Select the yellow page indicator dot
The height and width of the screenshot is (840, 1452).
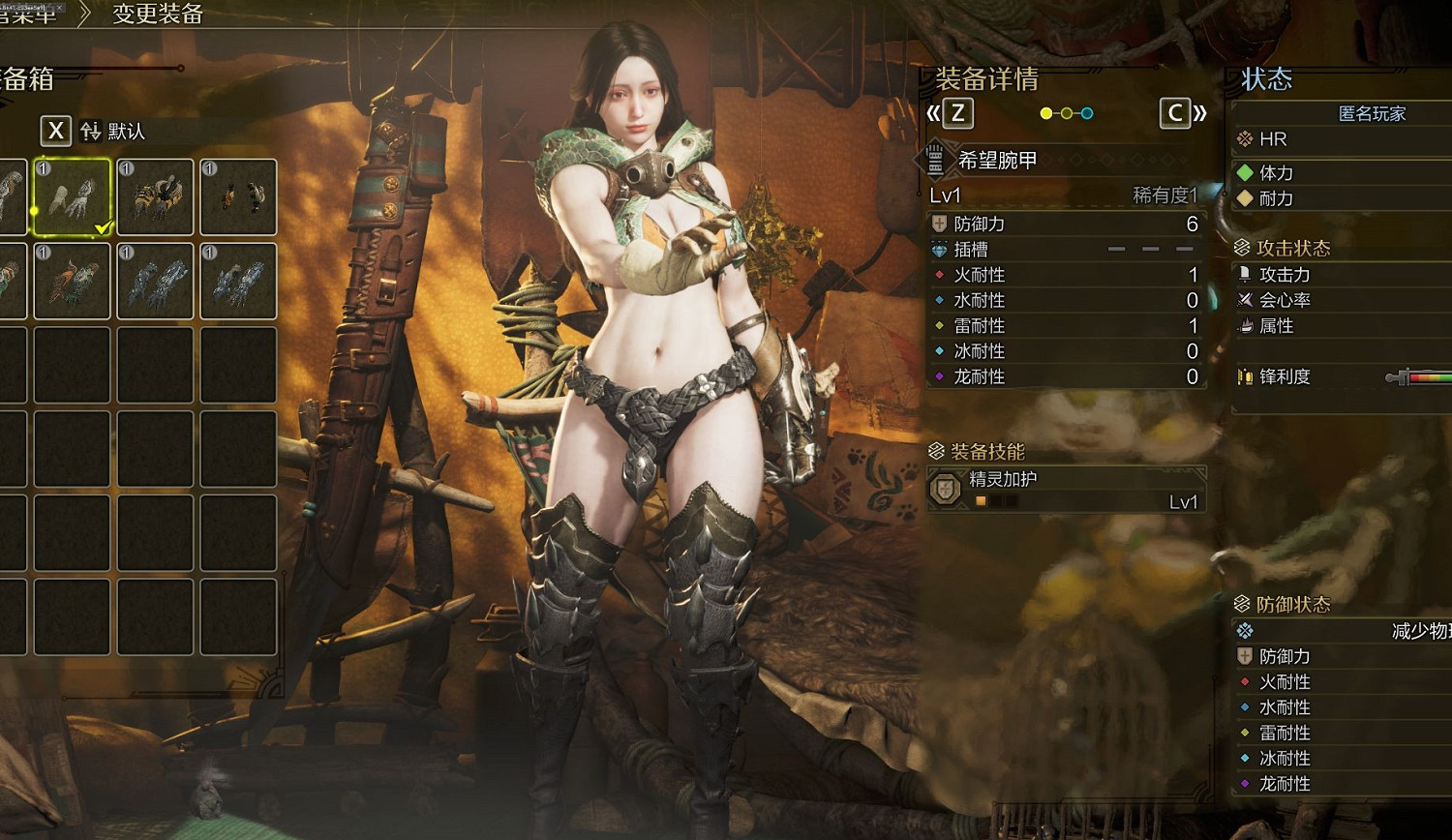(x=1045, y=112)
